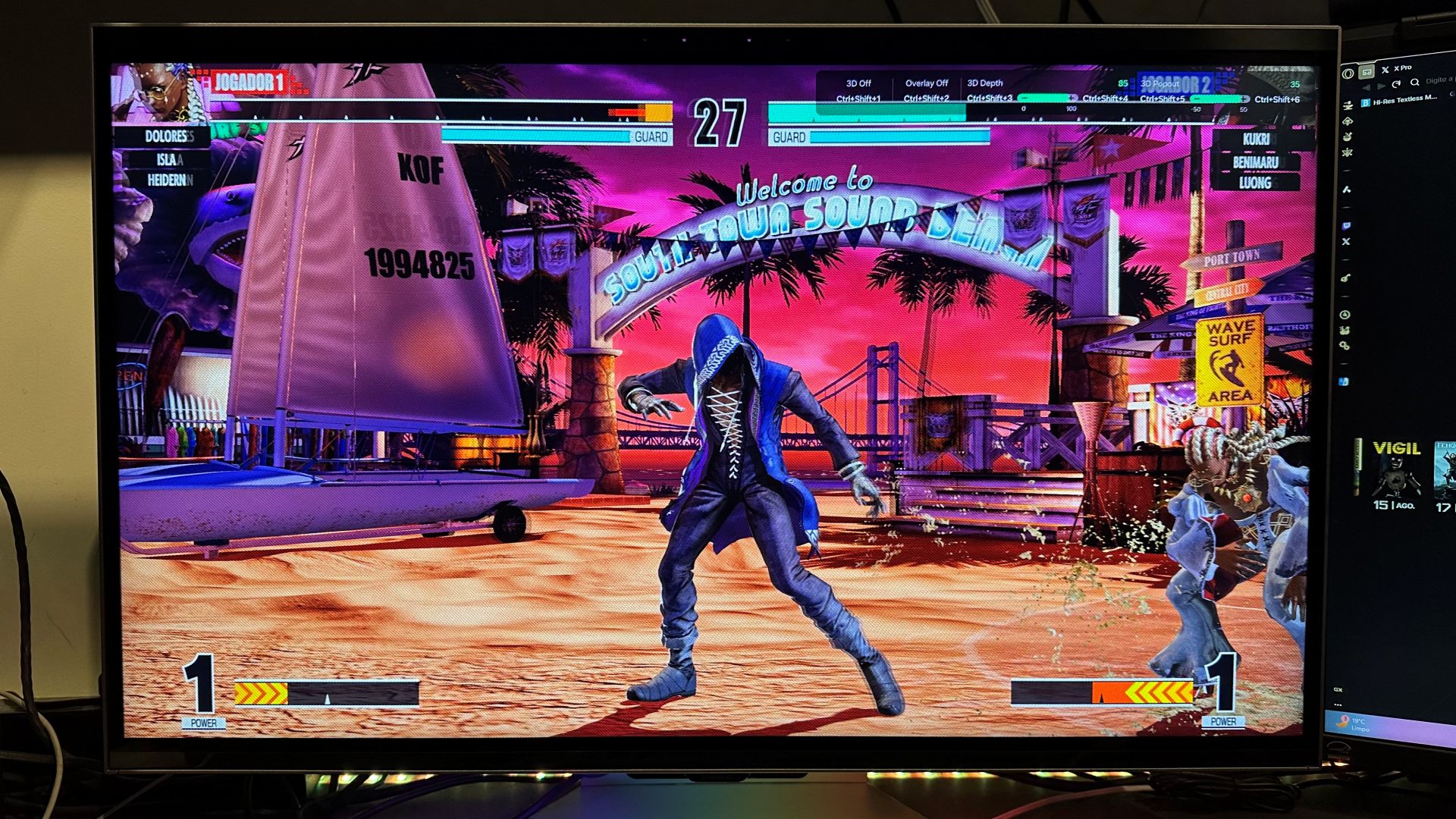Turn 3D Off using the overlay control
The width and height of the screenshot is (1456, 819).
(x=859, y=83)
